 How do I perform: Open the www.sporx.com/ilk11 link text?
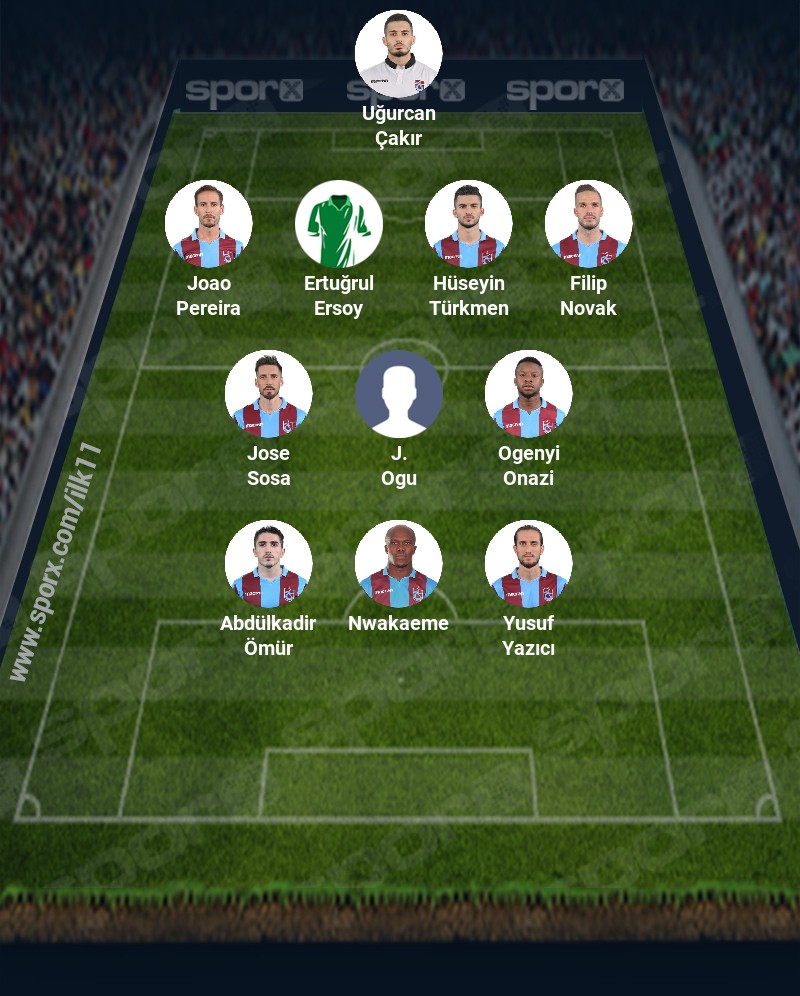58,560
